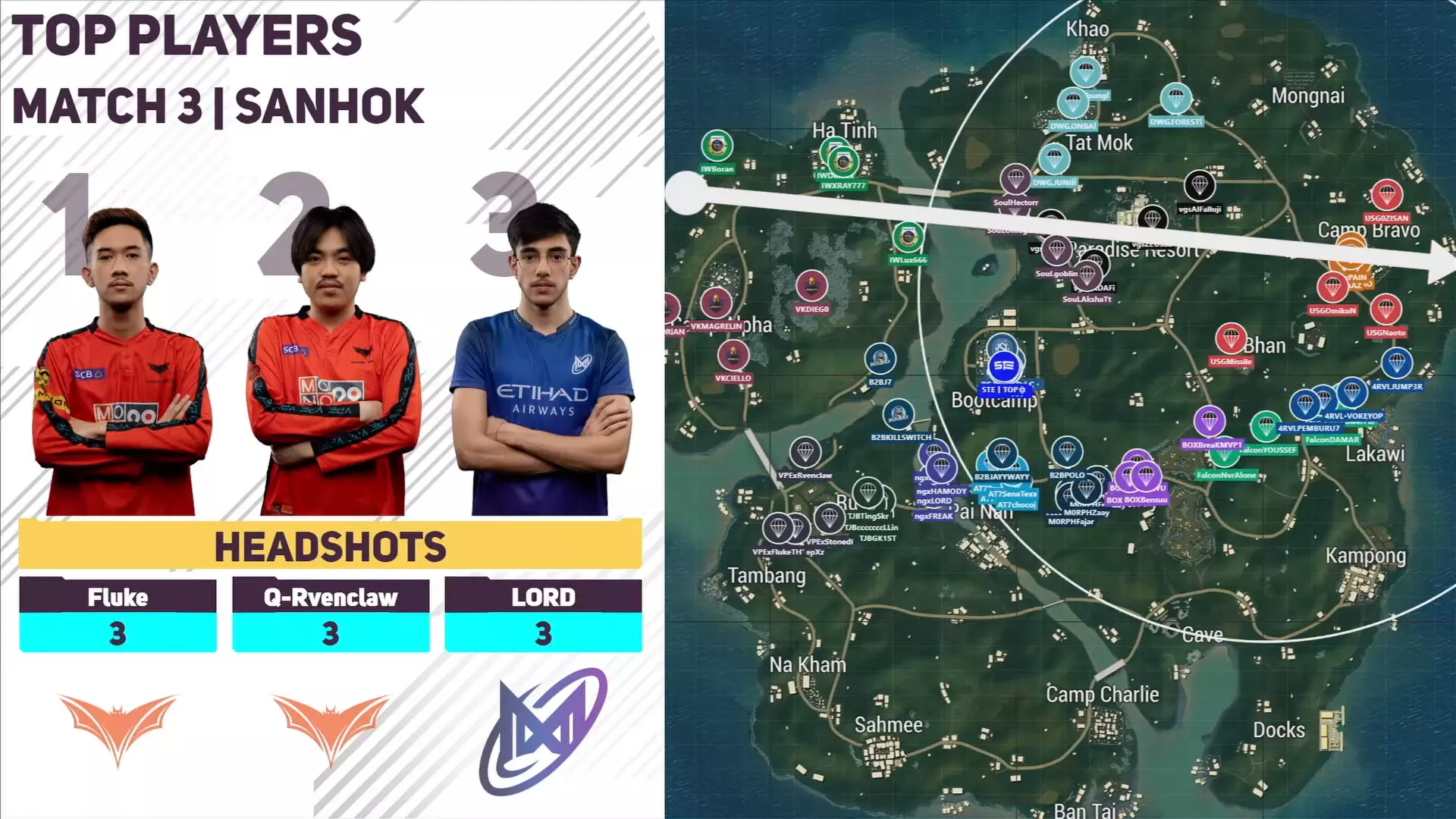
Task: Select the B2BJ7 player marker
Action: tap(880, 359)
